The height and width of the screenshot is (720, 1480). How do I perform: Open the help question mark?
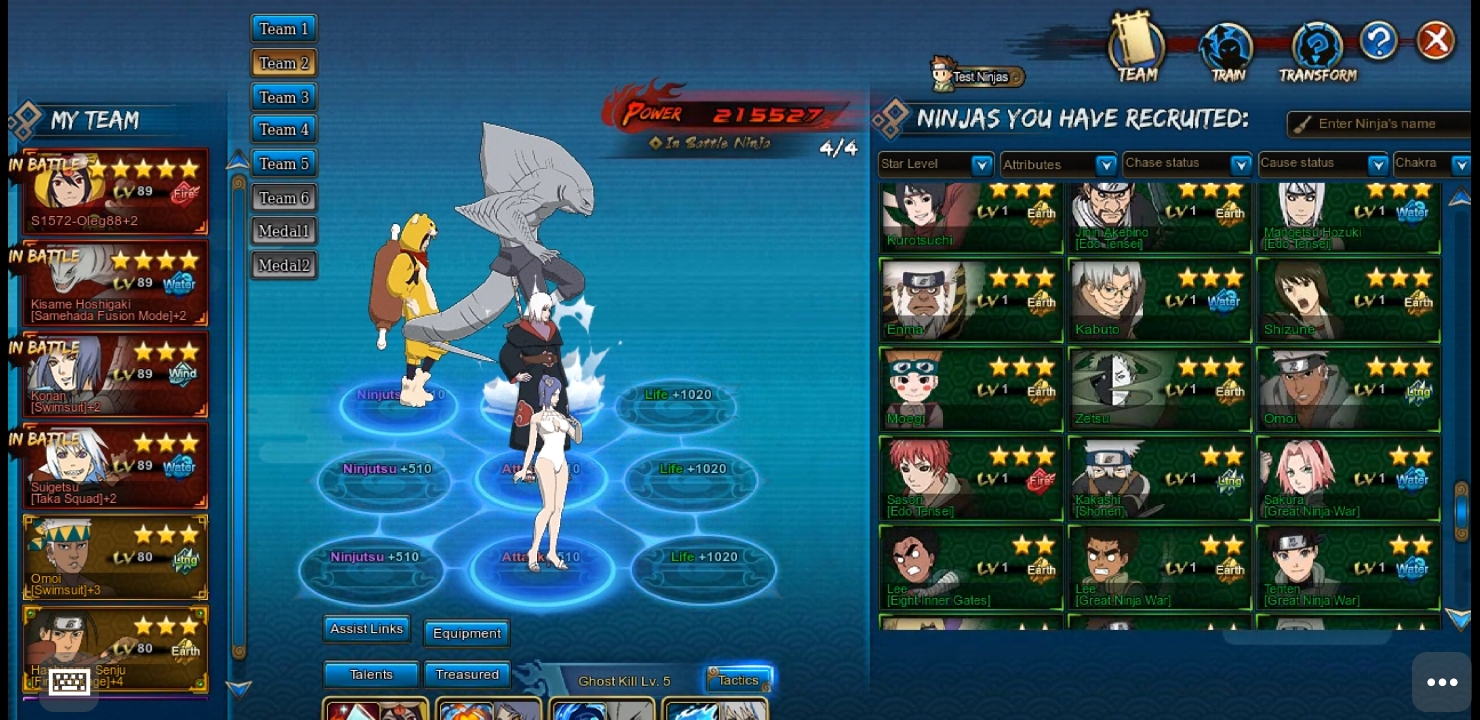click(1378, 41)
